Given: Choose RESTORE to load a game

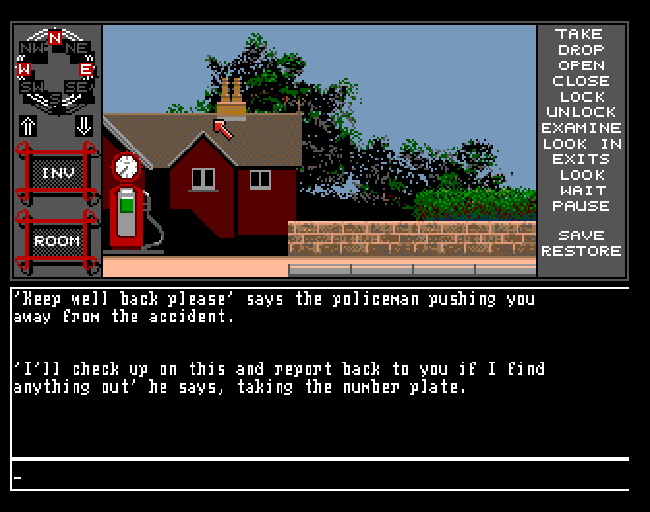Looking at the screenshot, I should 580,251.
